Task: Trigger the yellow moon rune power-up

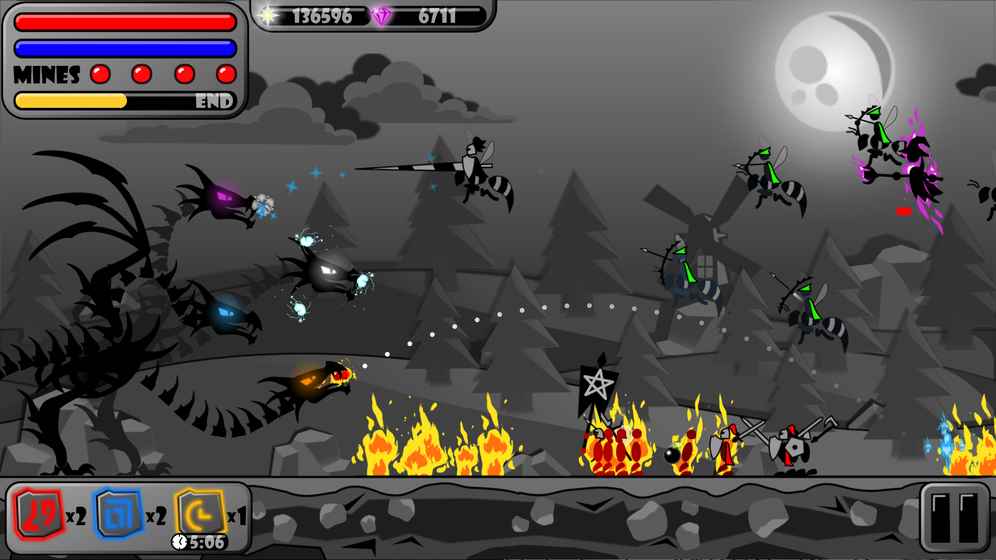Action: point(198,514)
